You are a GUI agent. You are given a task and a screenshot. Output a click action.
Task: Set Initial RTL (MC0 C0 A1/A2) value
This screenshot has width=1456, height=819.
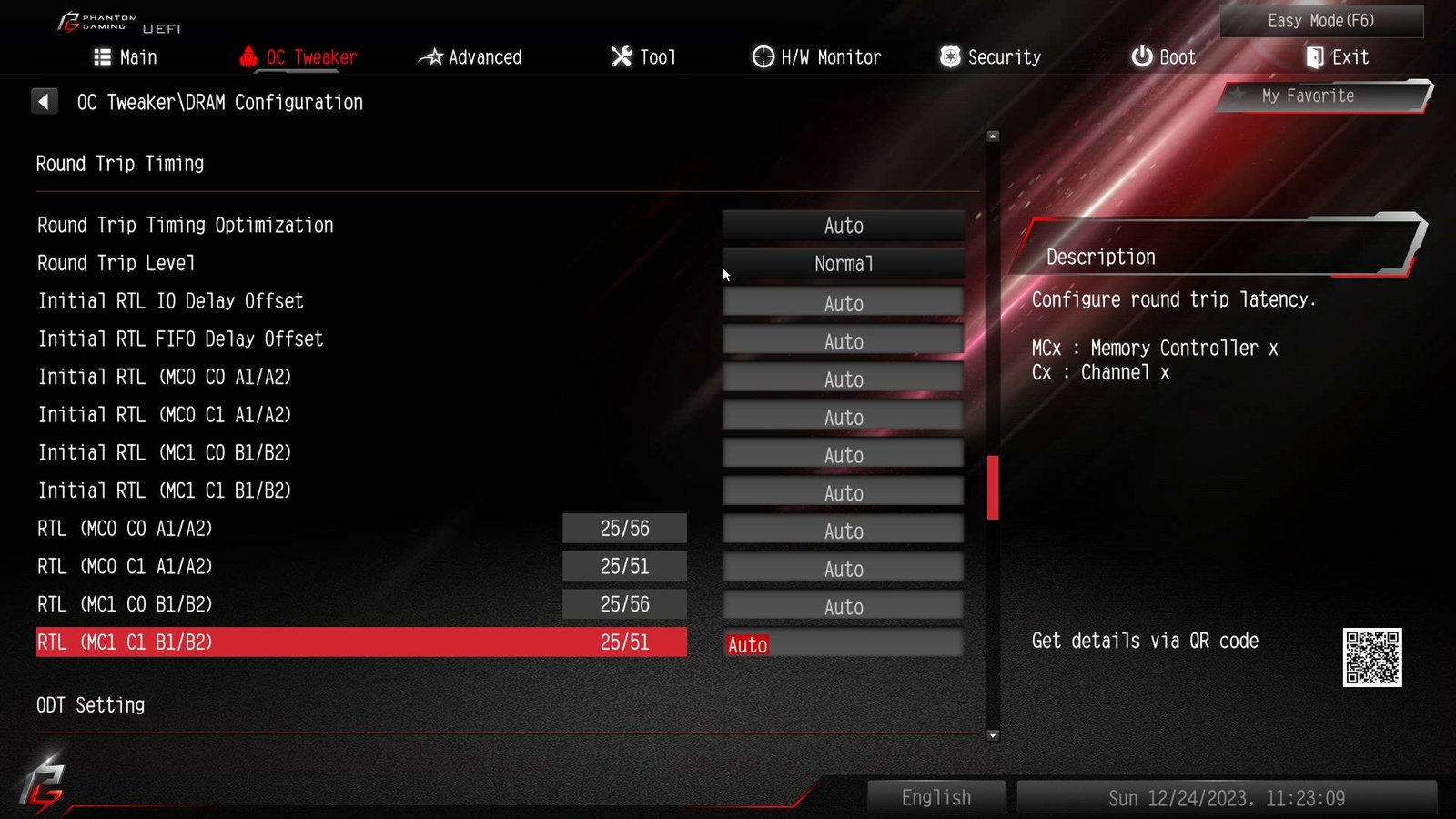tap(843, 379)
